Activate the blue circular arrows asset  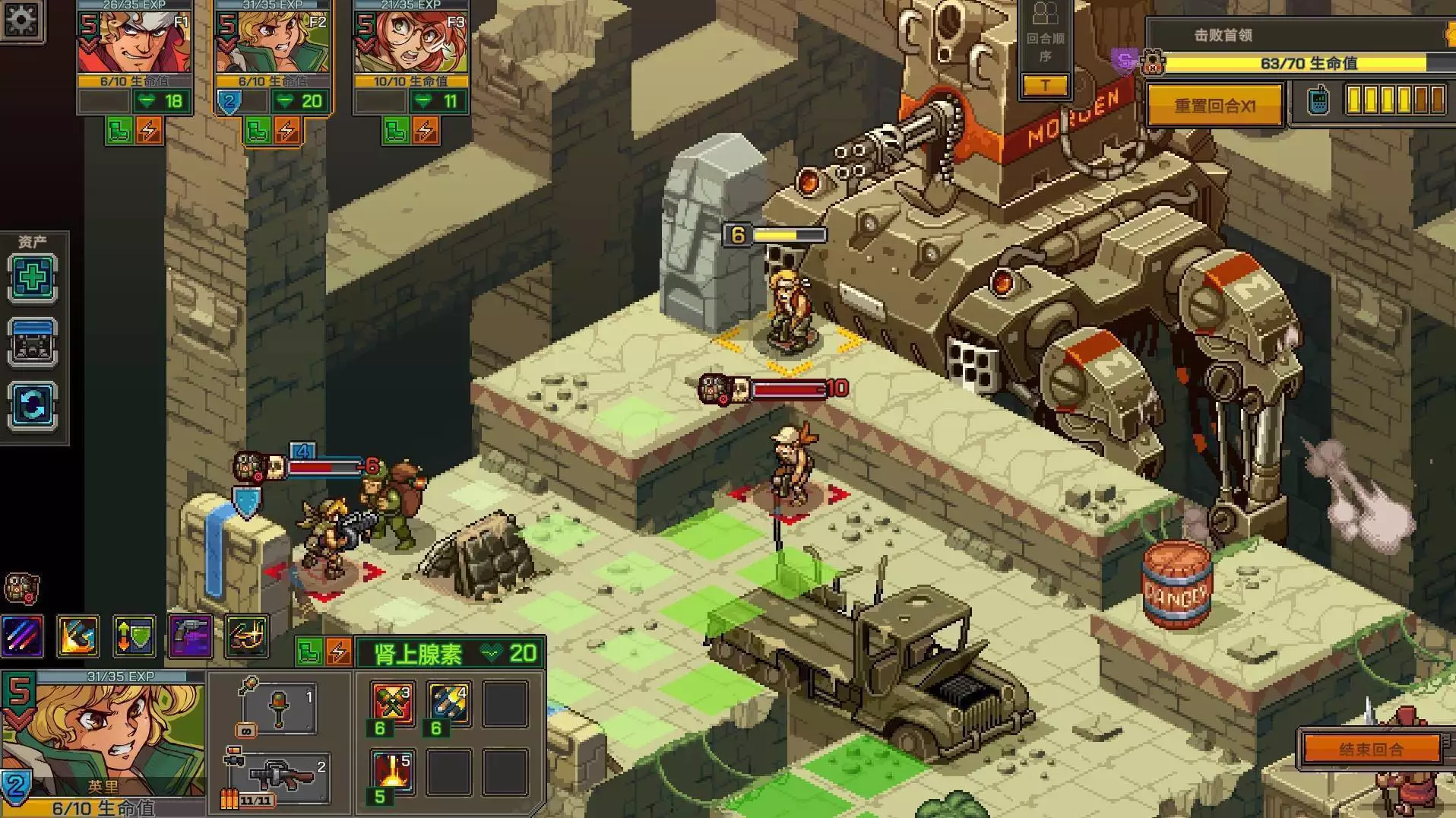tap(33, 404)
